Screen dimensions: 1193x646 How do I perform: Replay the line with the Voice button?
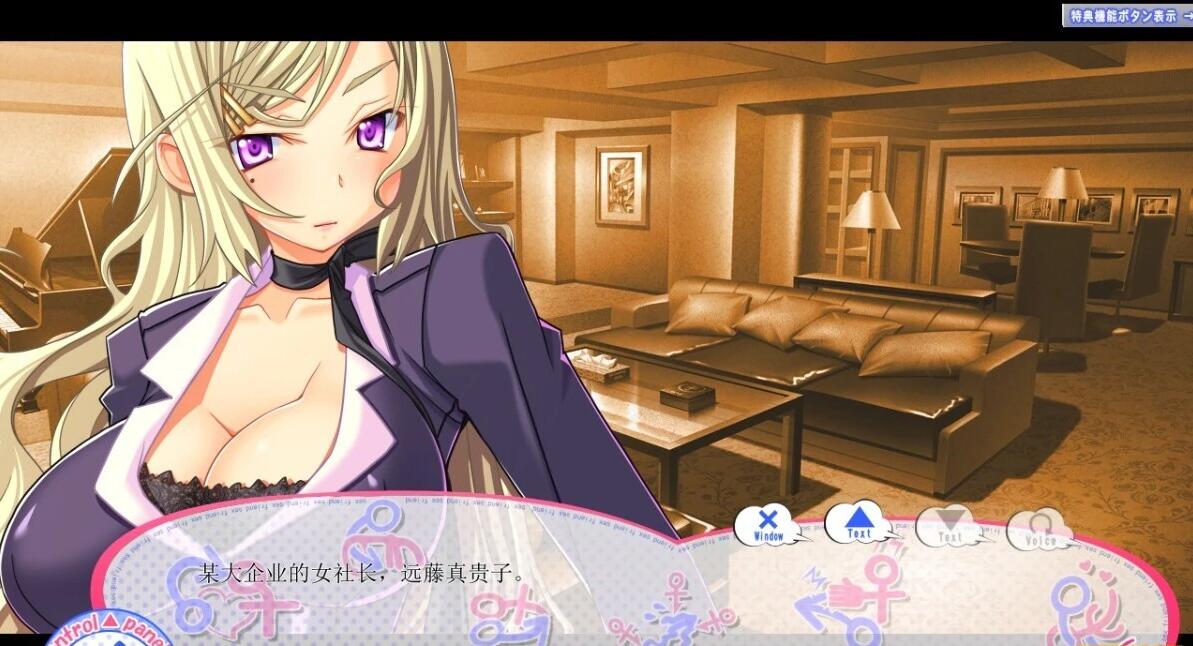point(1043,527)
